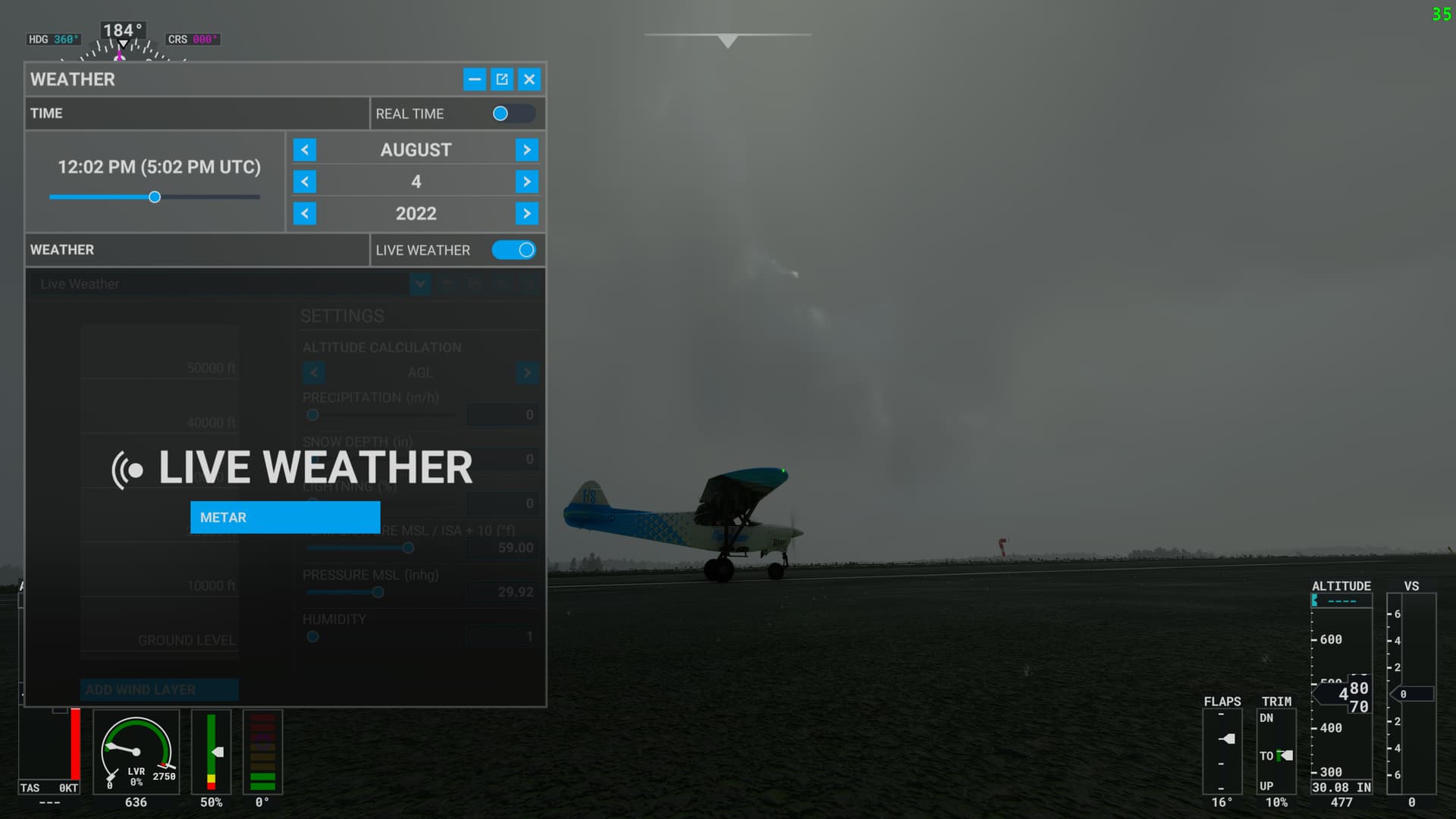The image size is (1456, 819).
Task: Step back to the previous day
Action: click(x=304, y=181)
